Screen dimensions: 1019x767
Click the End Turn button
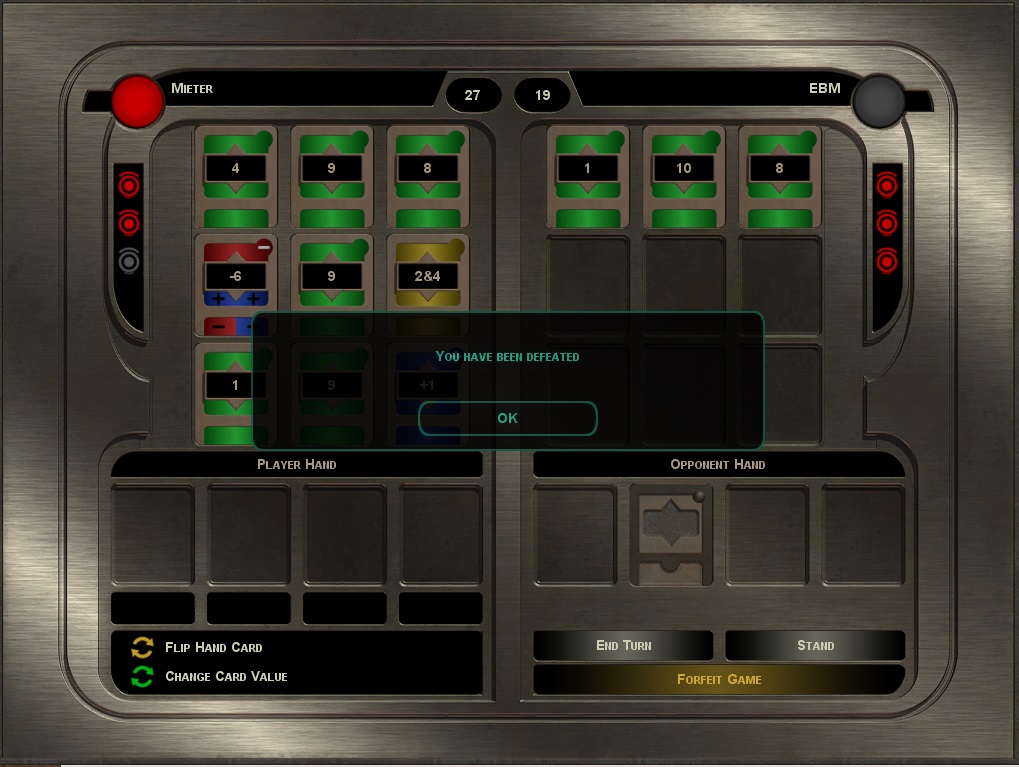[x=623, y=645]
